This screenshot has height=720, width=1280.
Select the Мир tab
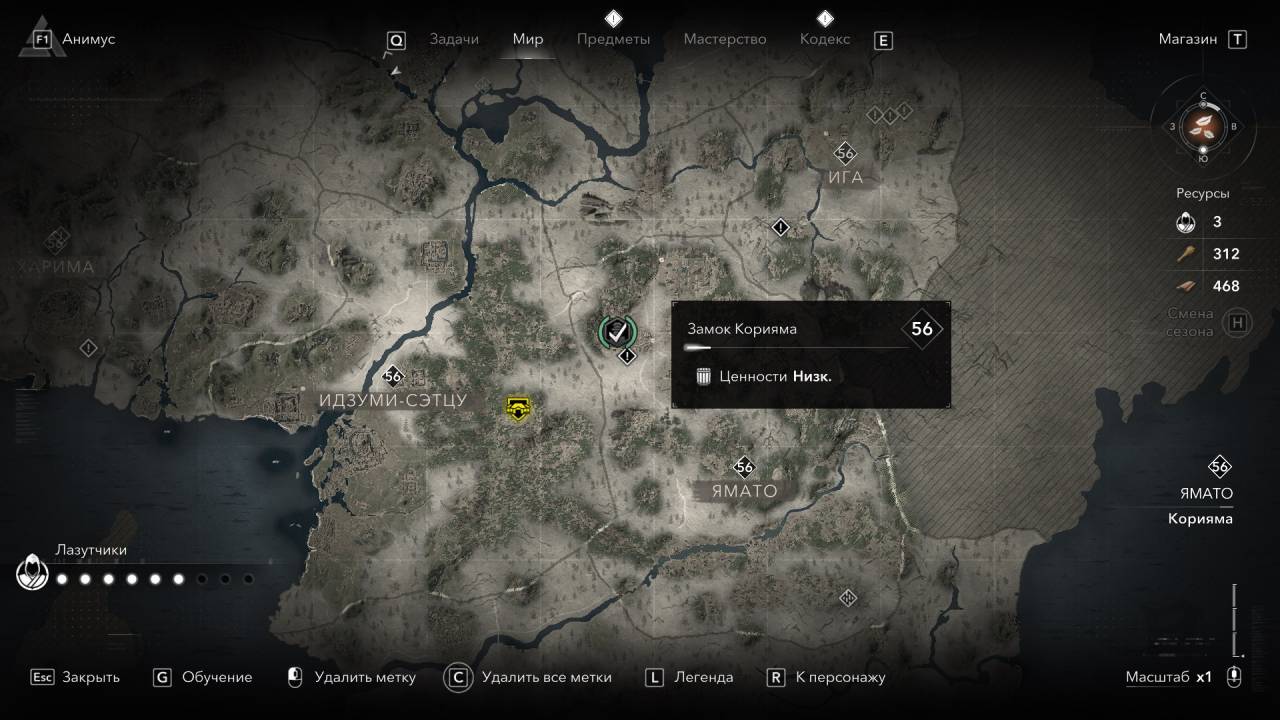pyautogui.click(x=527, y=39)
